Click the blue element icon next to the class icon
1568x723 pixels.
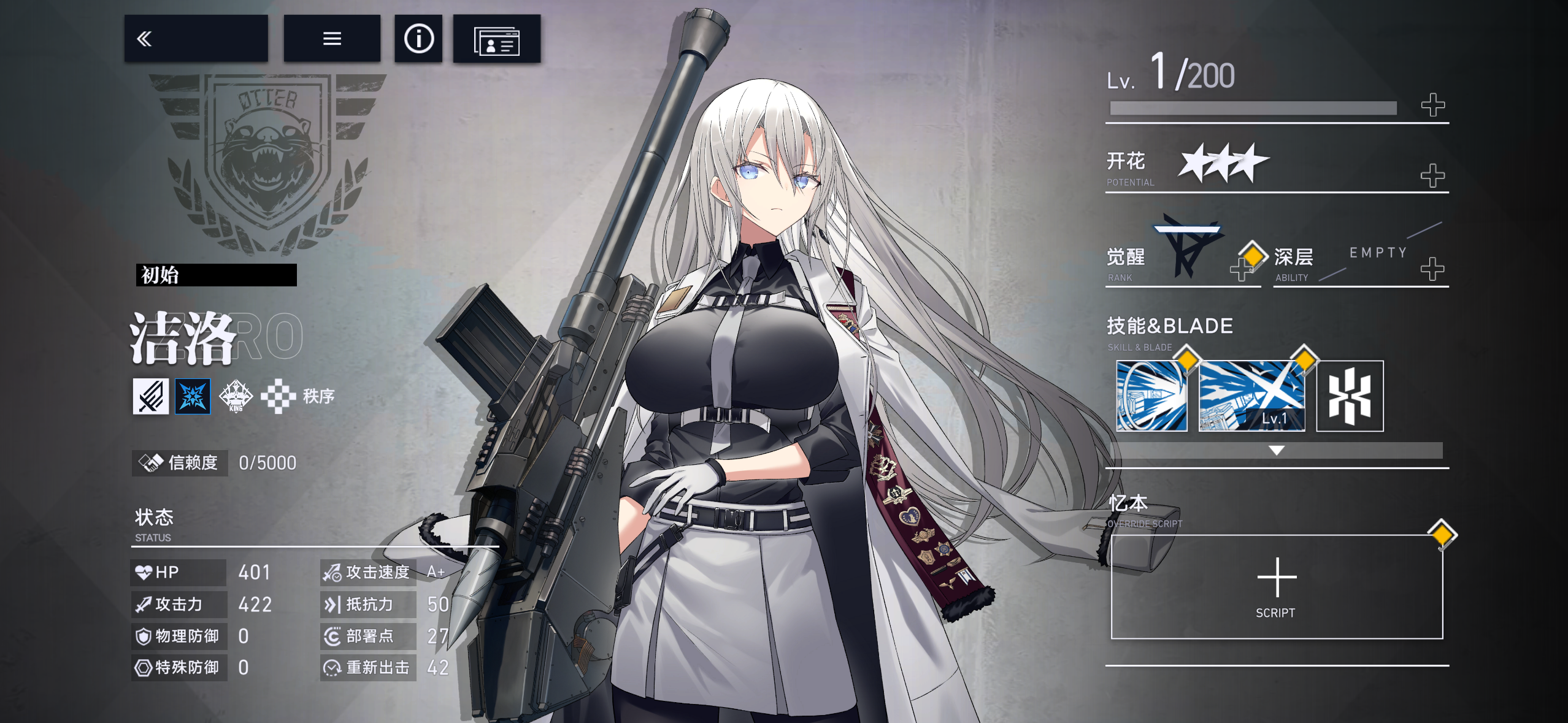pos(193,396)
